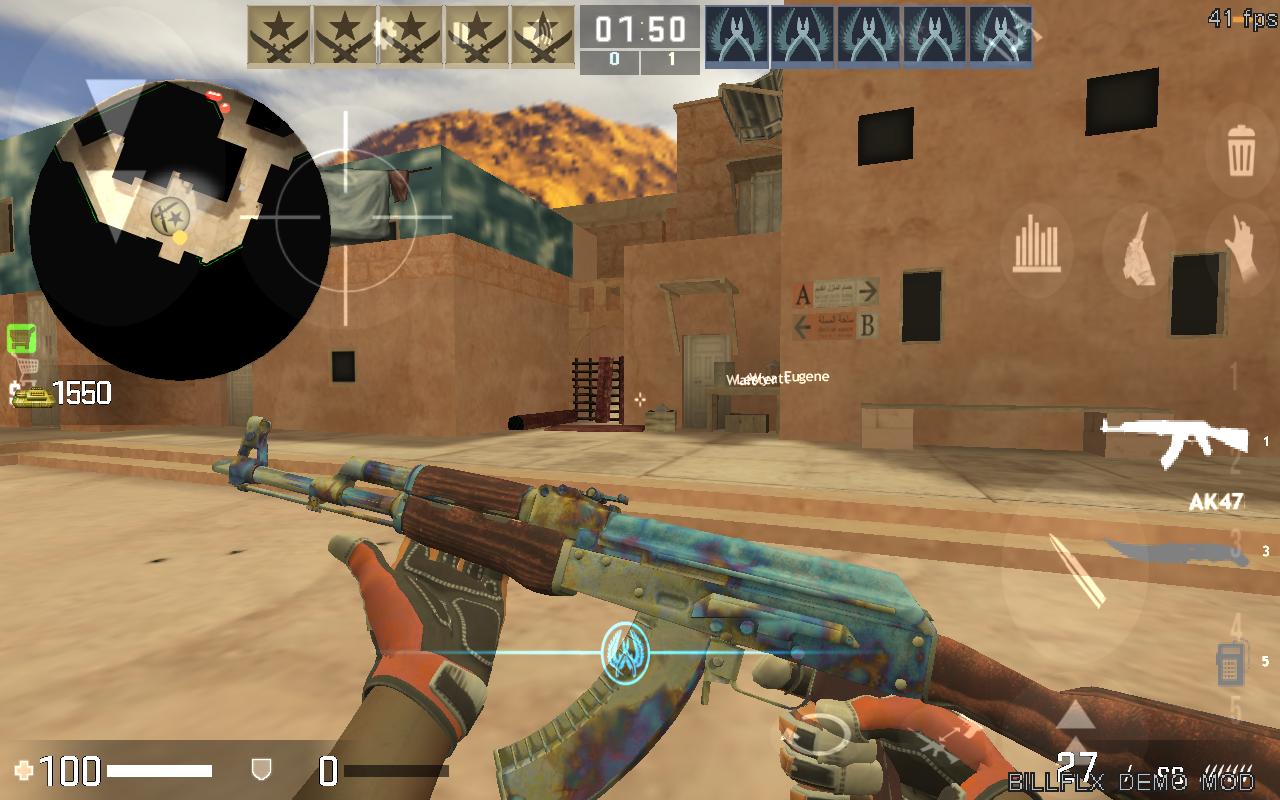
Task: Fire using the bullet shoot button
Action: pyautogui.click(x=1075, y=570)
